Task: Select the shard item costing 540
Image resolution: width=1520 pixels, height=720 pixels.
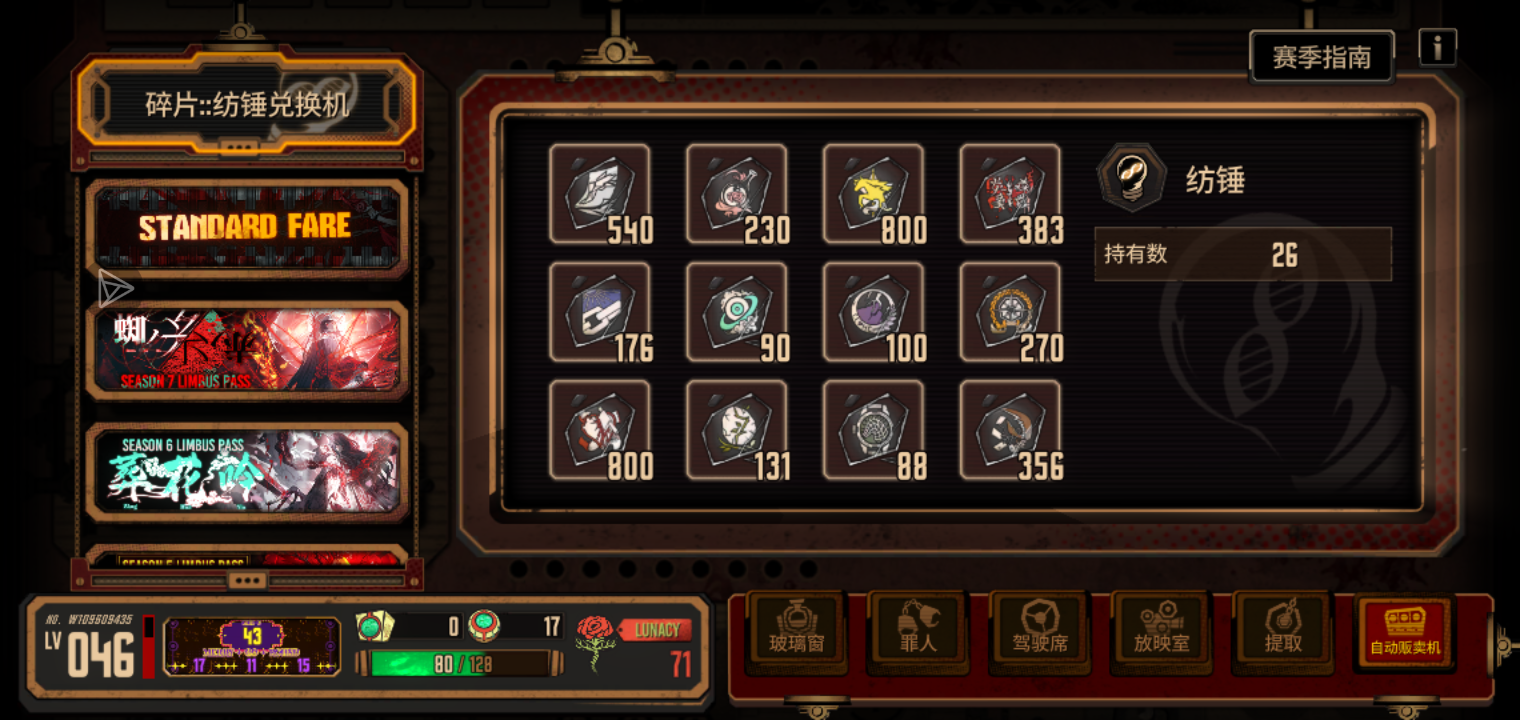Action: point(599,194)
